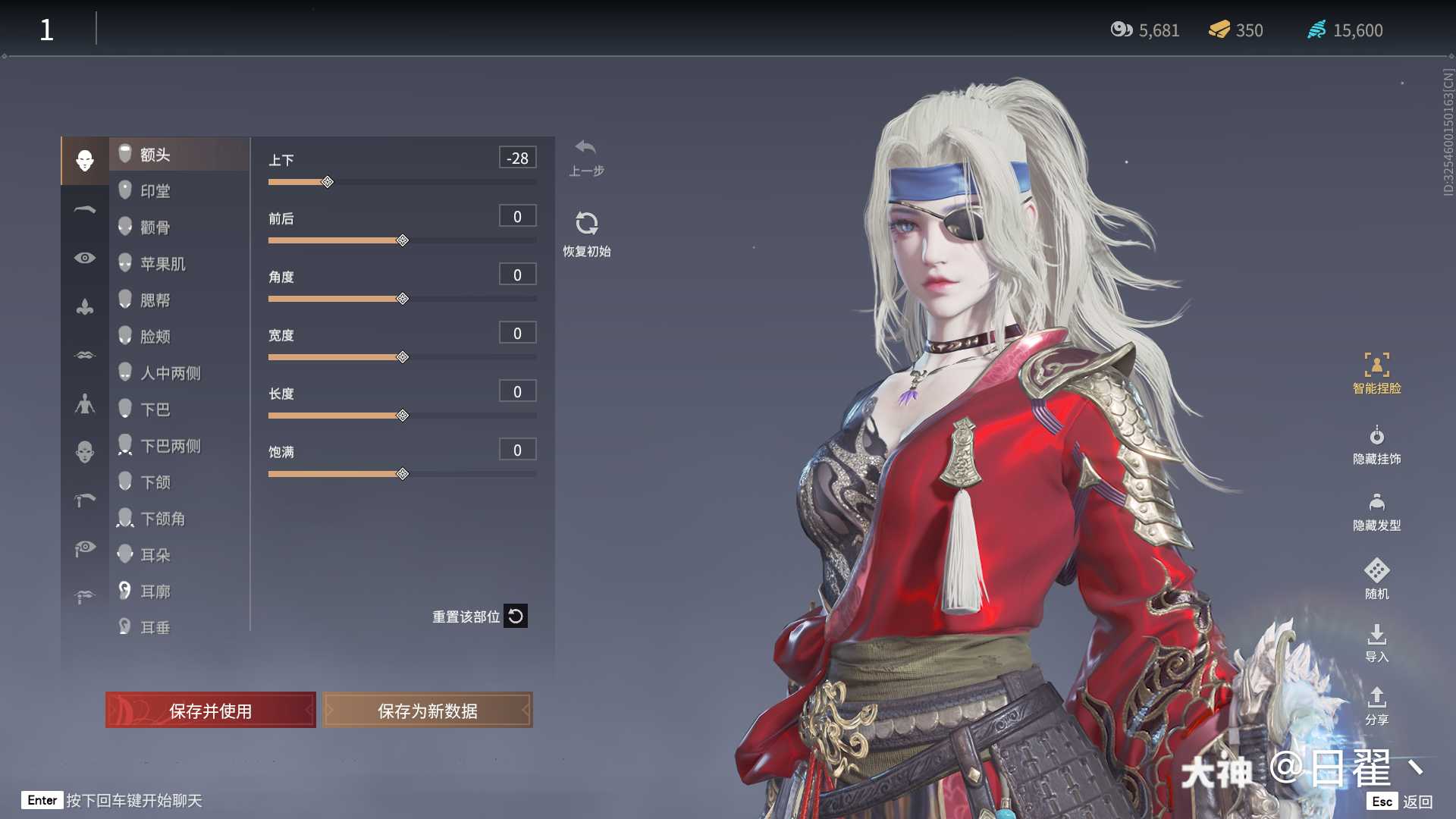This screenshot has height=819, width=1456.
Task: Share the face preset via 分享
Action: point(1376,706)
